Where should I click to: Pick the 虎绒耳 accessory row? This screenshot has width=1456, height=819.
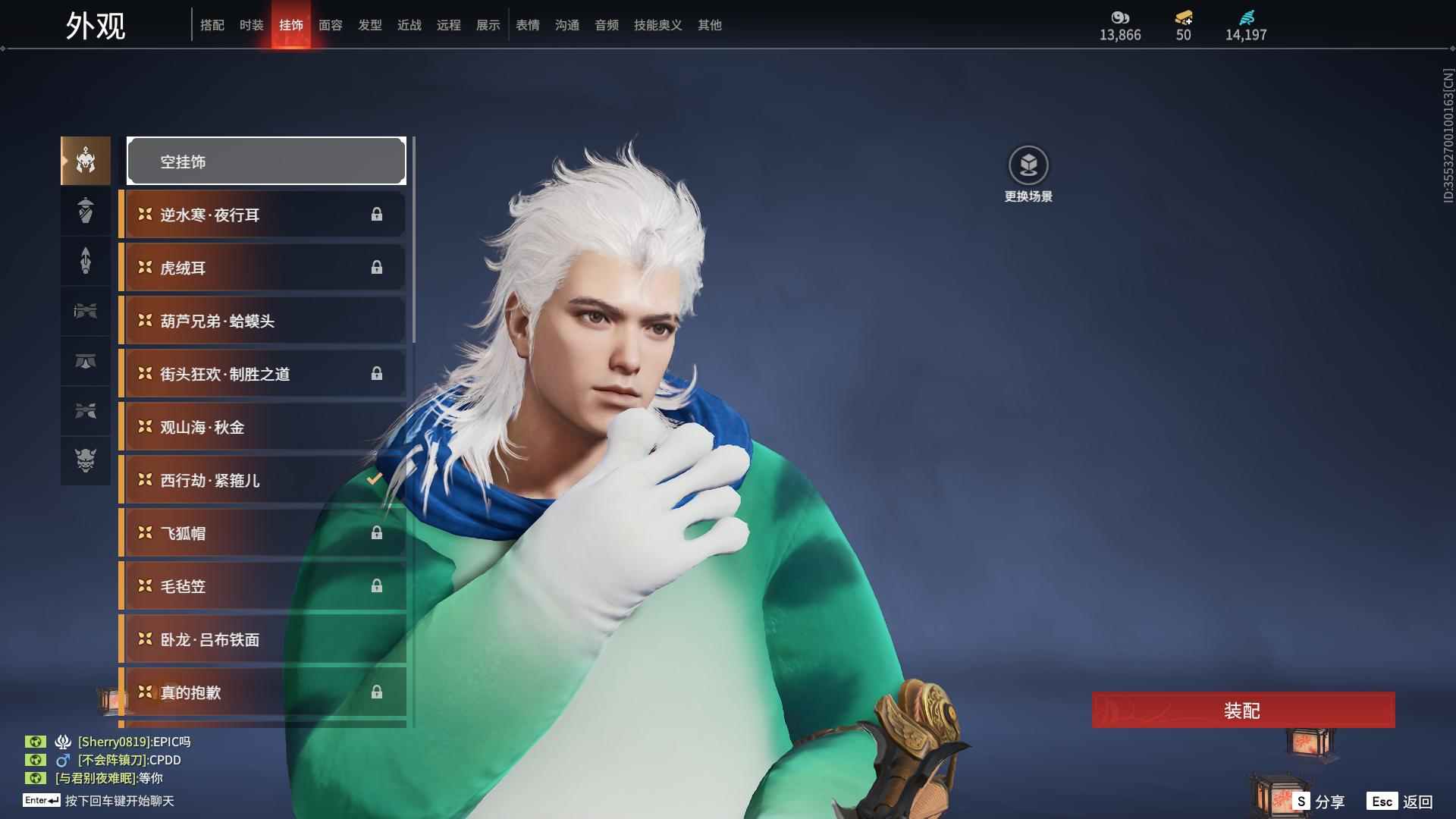point(262,268)
